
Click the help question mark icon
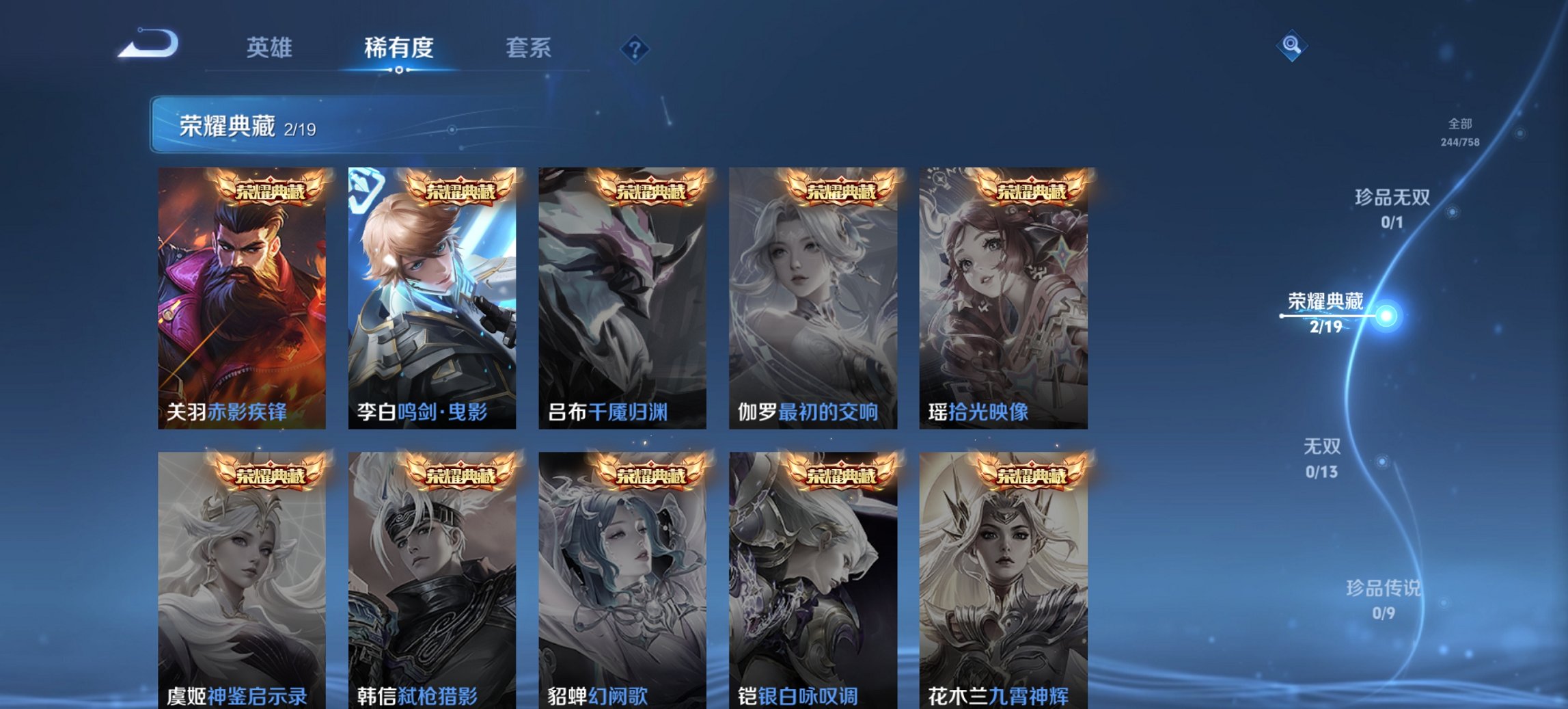(634, 48)
